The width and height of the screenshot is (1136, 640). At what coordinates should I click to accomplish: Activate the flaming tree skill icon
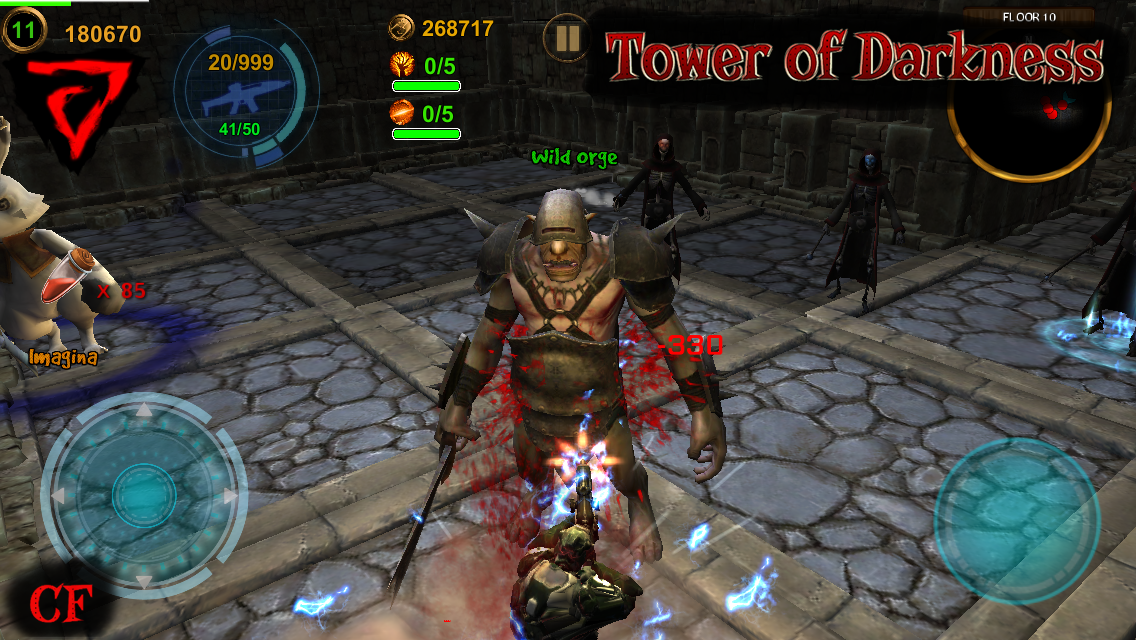coord(402,67)
